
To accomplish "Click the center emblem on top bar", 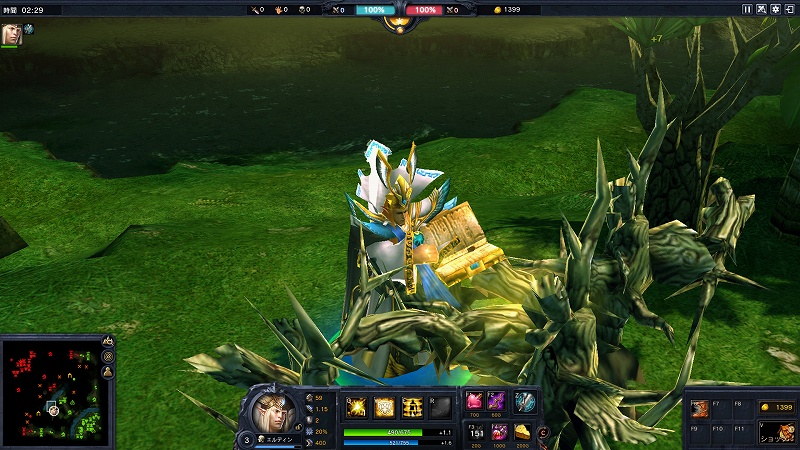I will tap(400, 18).
